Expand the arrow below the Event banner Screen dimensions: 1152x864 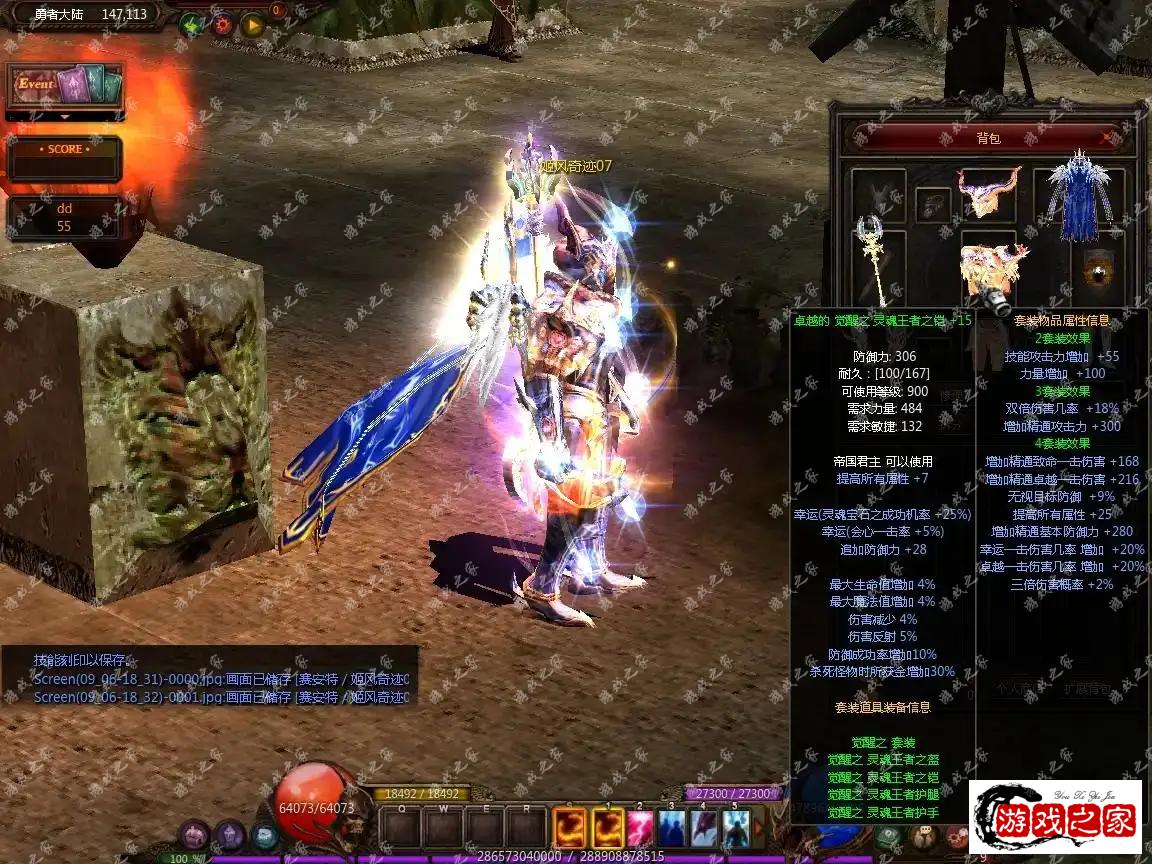coord(66,116)
